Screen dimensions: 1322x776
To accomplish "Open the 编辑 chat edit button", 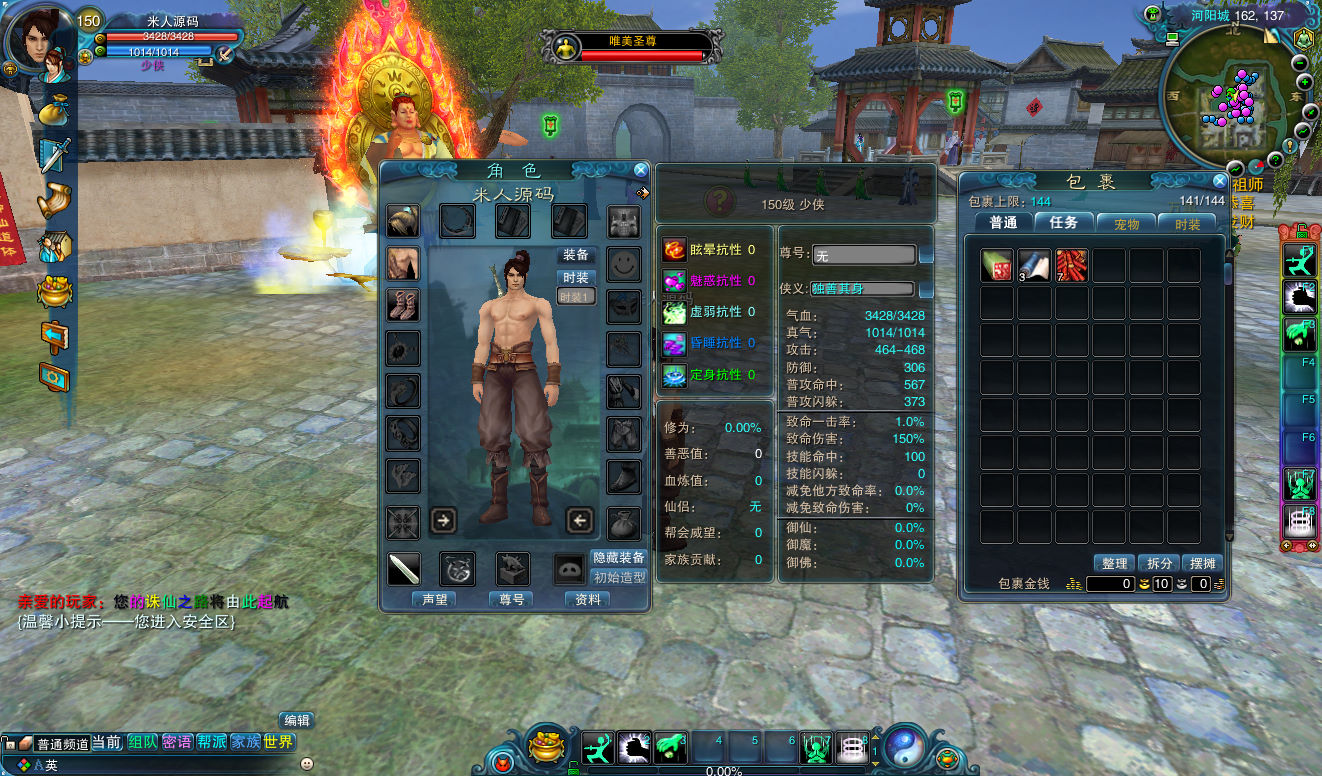I will click(x=296, y=720).
